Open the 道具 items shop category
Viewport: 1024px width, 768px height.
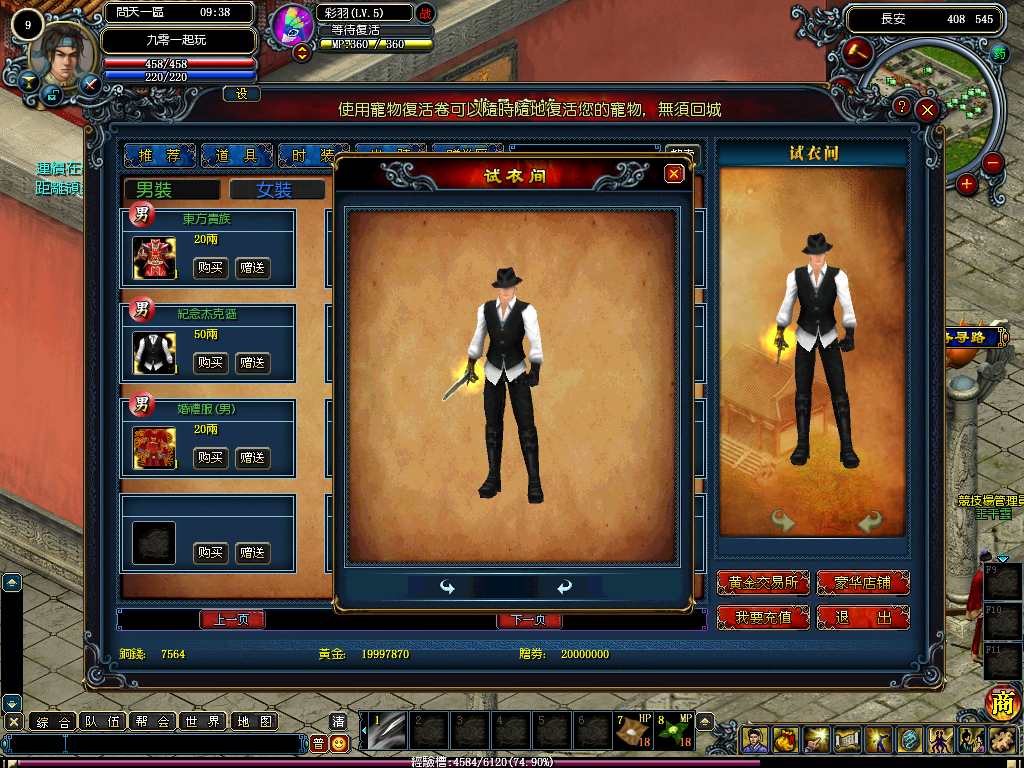(236, 155)
